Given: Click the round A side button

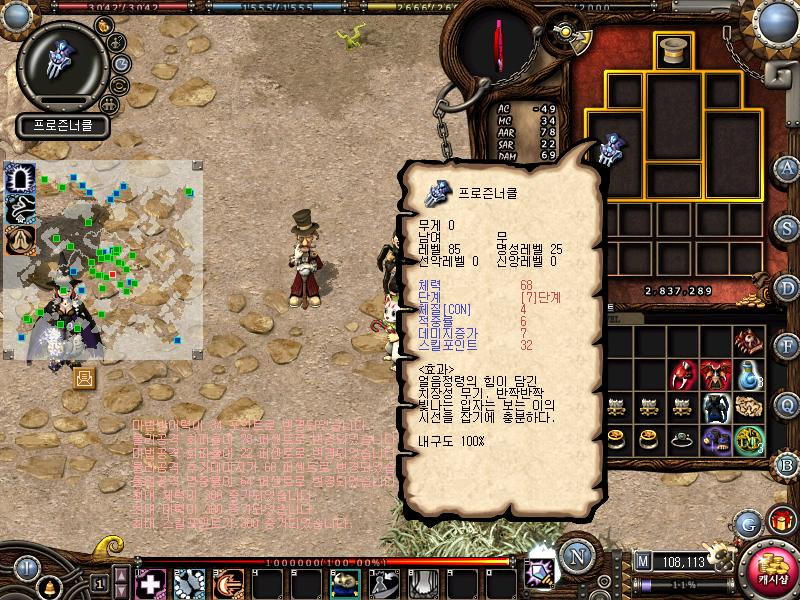Looking at the screenshot, I should (x=787, y=167).
